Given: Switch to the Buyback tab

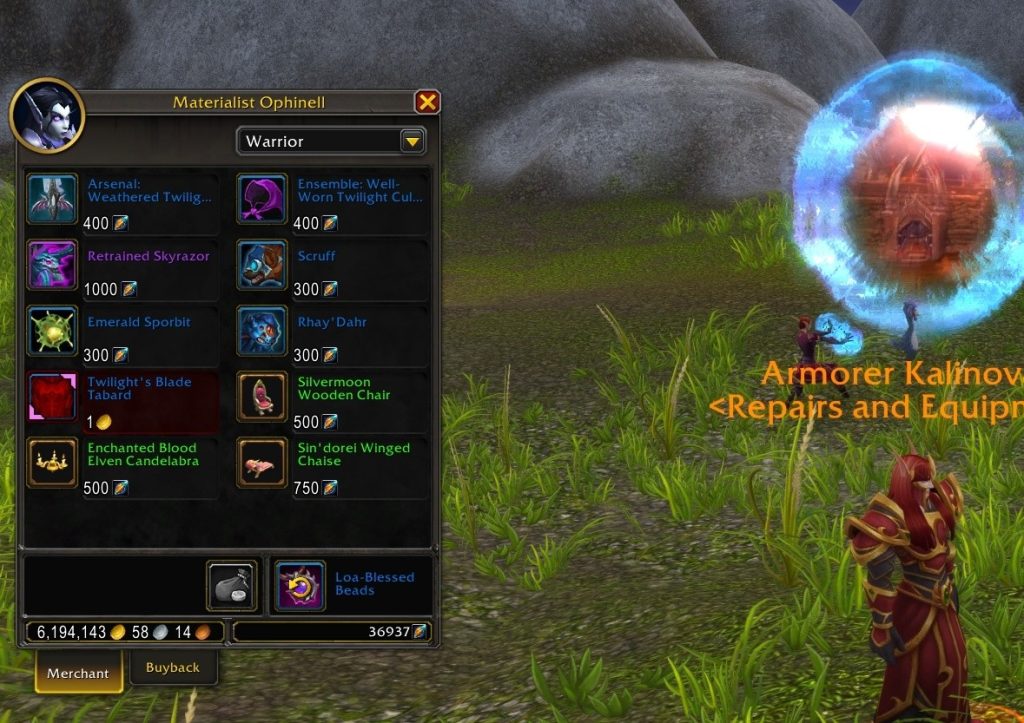Looking at the screenshot, I should pos(173,668).
